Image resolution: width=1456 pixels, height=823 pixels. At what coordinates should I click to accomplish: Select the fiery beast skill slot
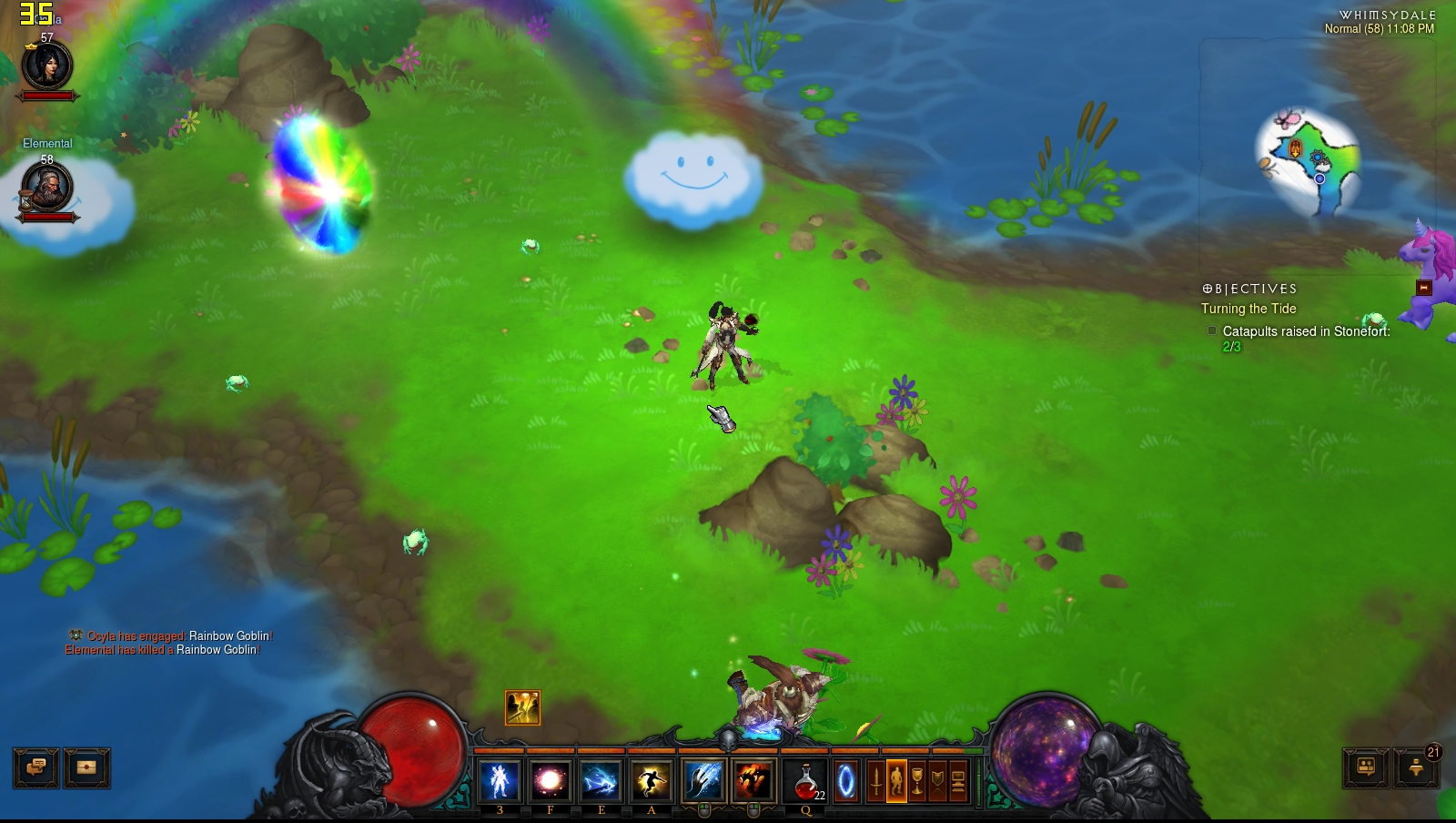tap(753, 781)
